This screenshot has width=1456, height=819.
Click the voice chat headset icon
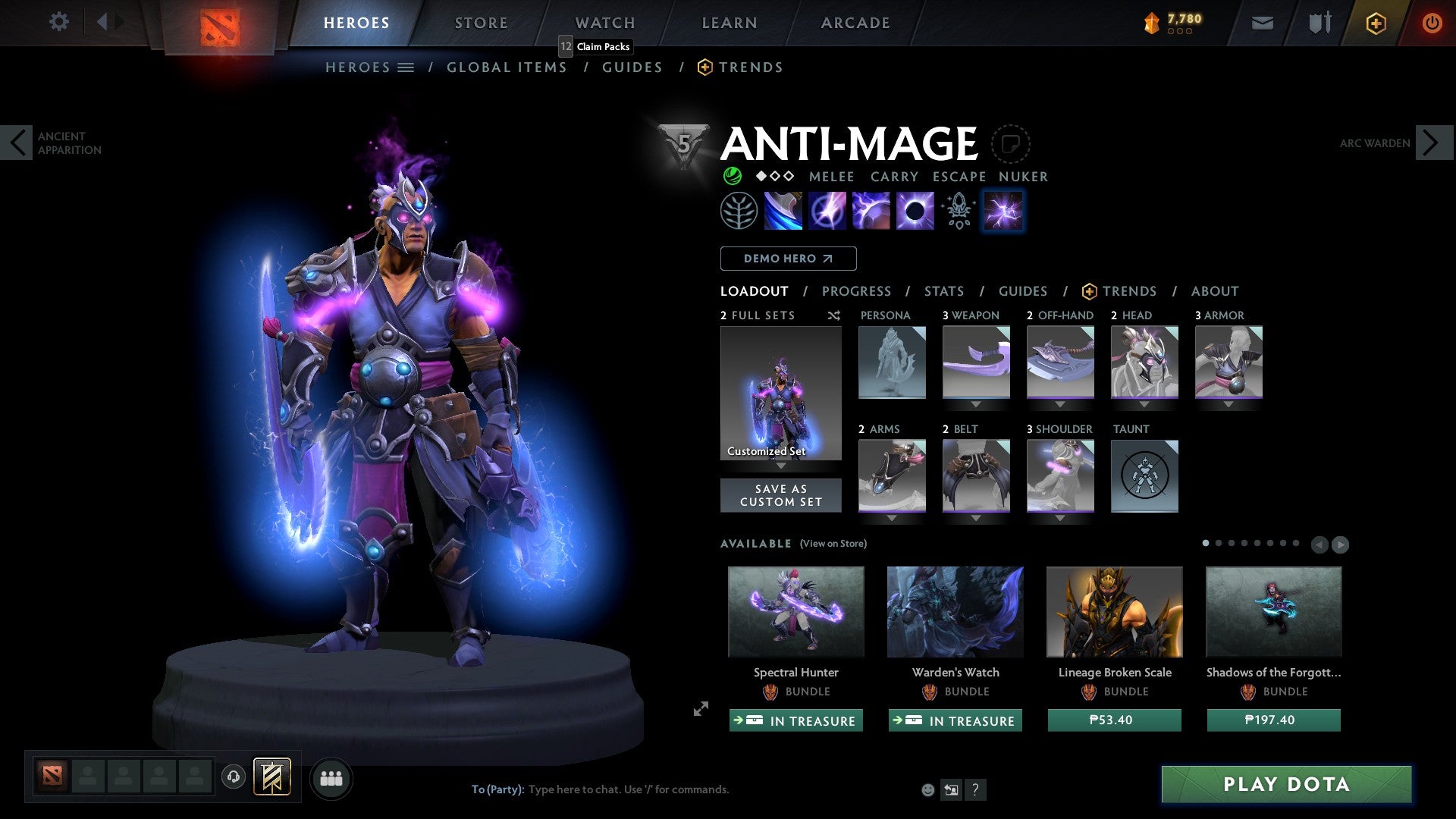tap(235, 778)
